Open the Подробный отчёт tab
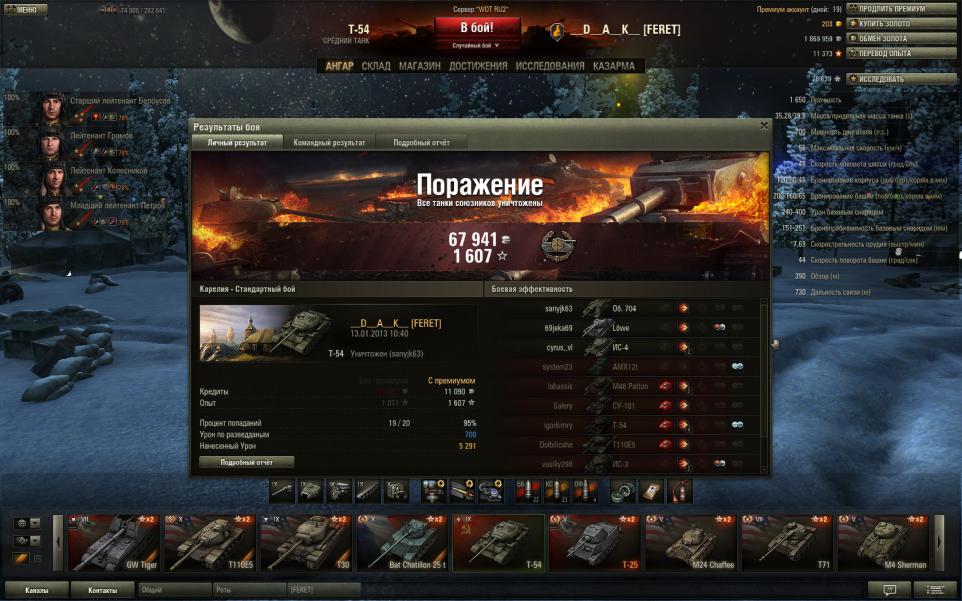Screen dimensions: 962x601 coord(421,143)
